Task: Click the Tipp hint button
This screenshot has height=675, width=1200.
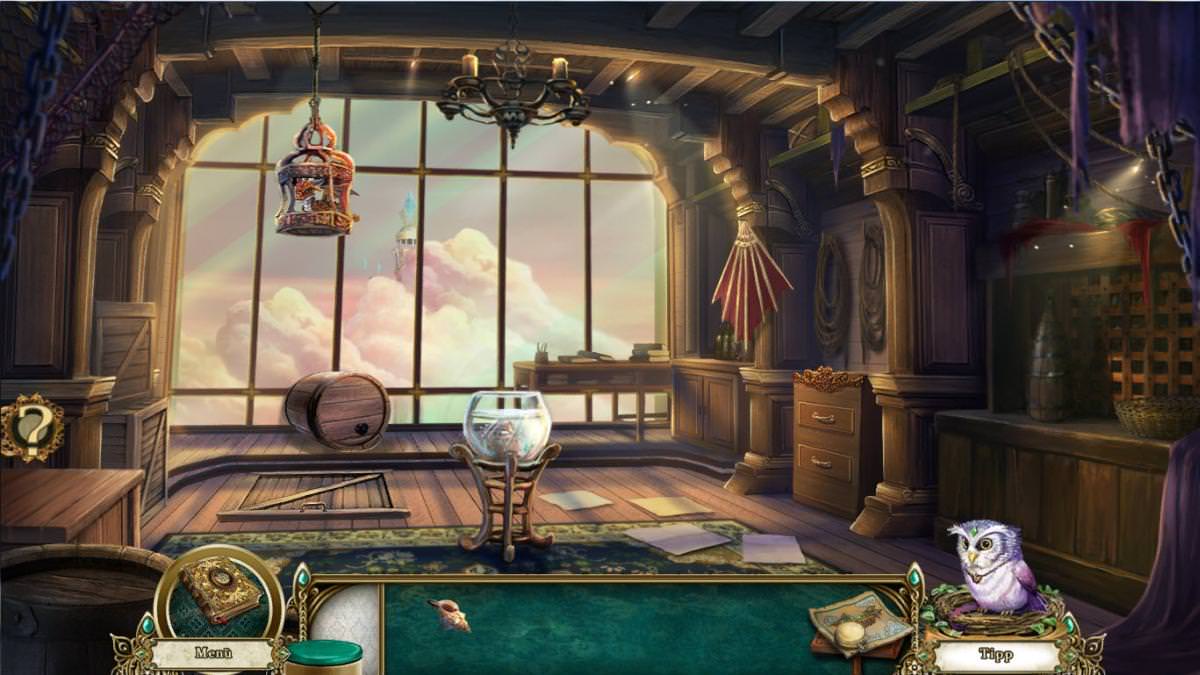Action: 994,655
